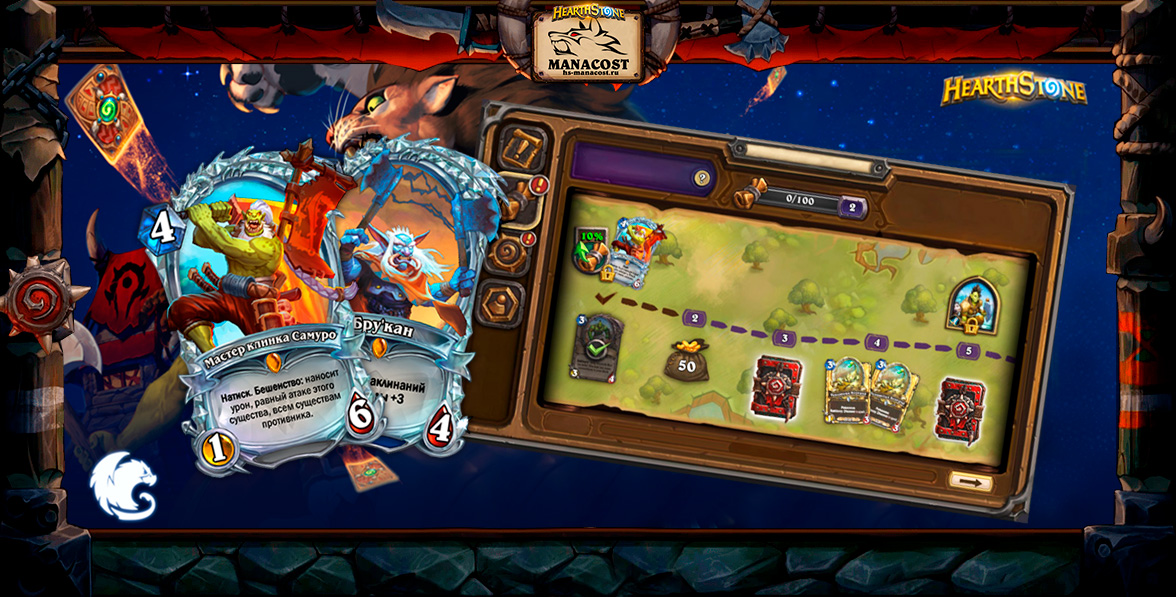Click the question mark help button
Screen dimensions: 1176x597
pyautogui.click(x=702, y=178)
